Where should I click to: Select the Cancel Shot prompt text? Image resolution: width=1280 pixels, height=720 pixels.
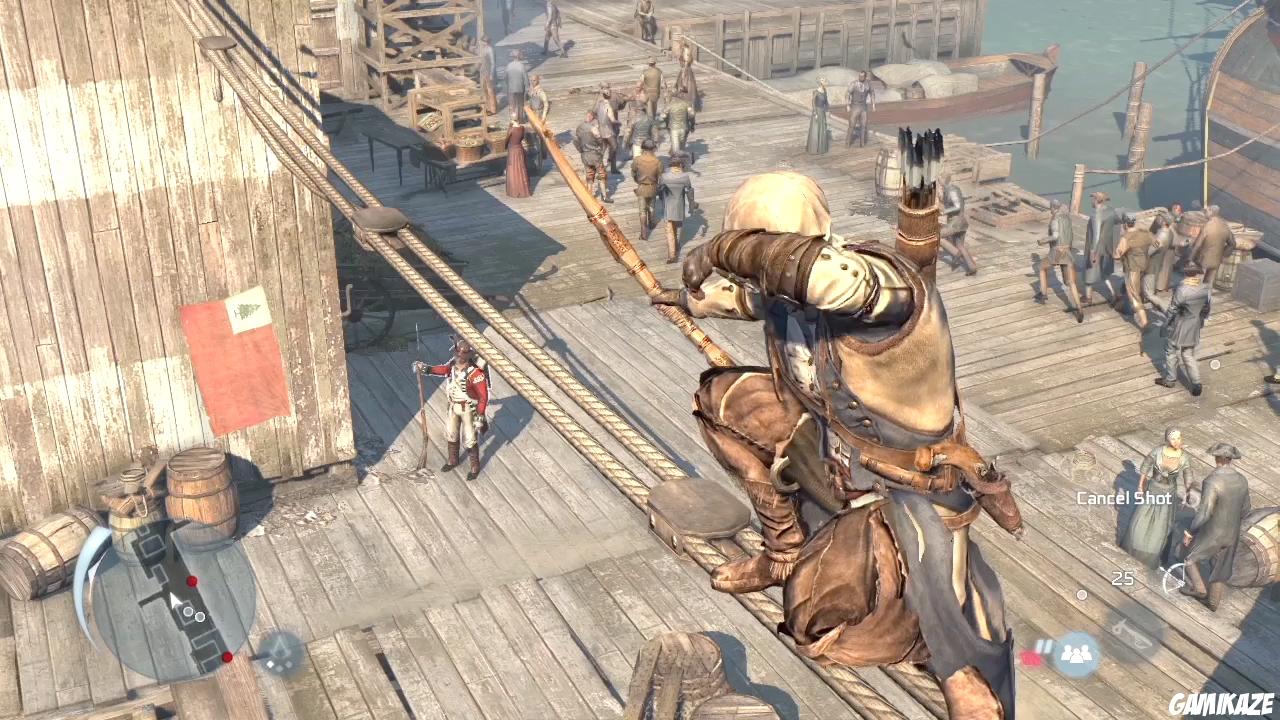point(1124,497)
